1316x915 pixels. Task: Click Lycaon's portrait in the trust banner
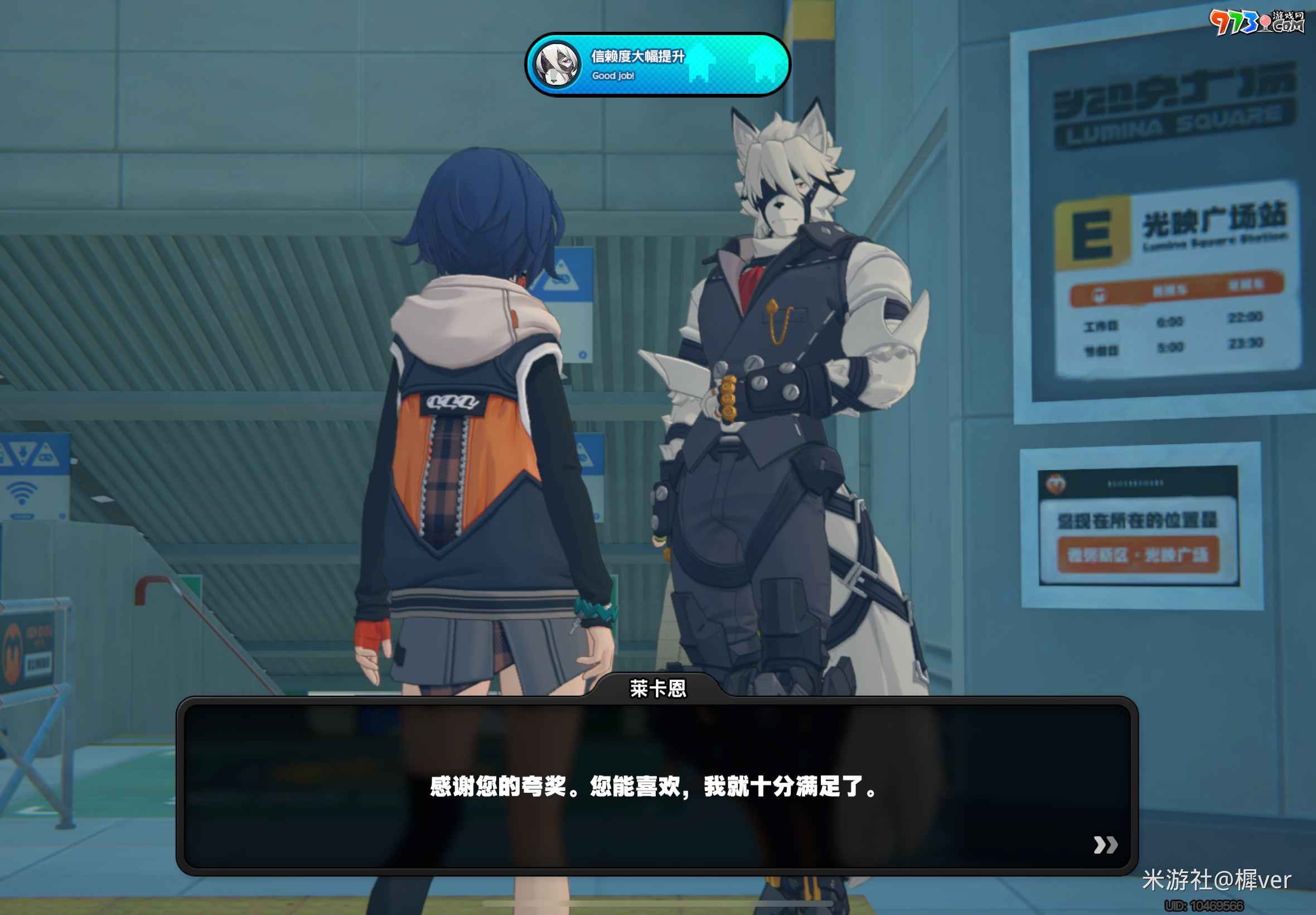(x=557, y=65)
